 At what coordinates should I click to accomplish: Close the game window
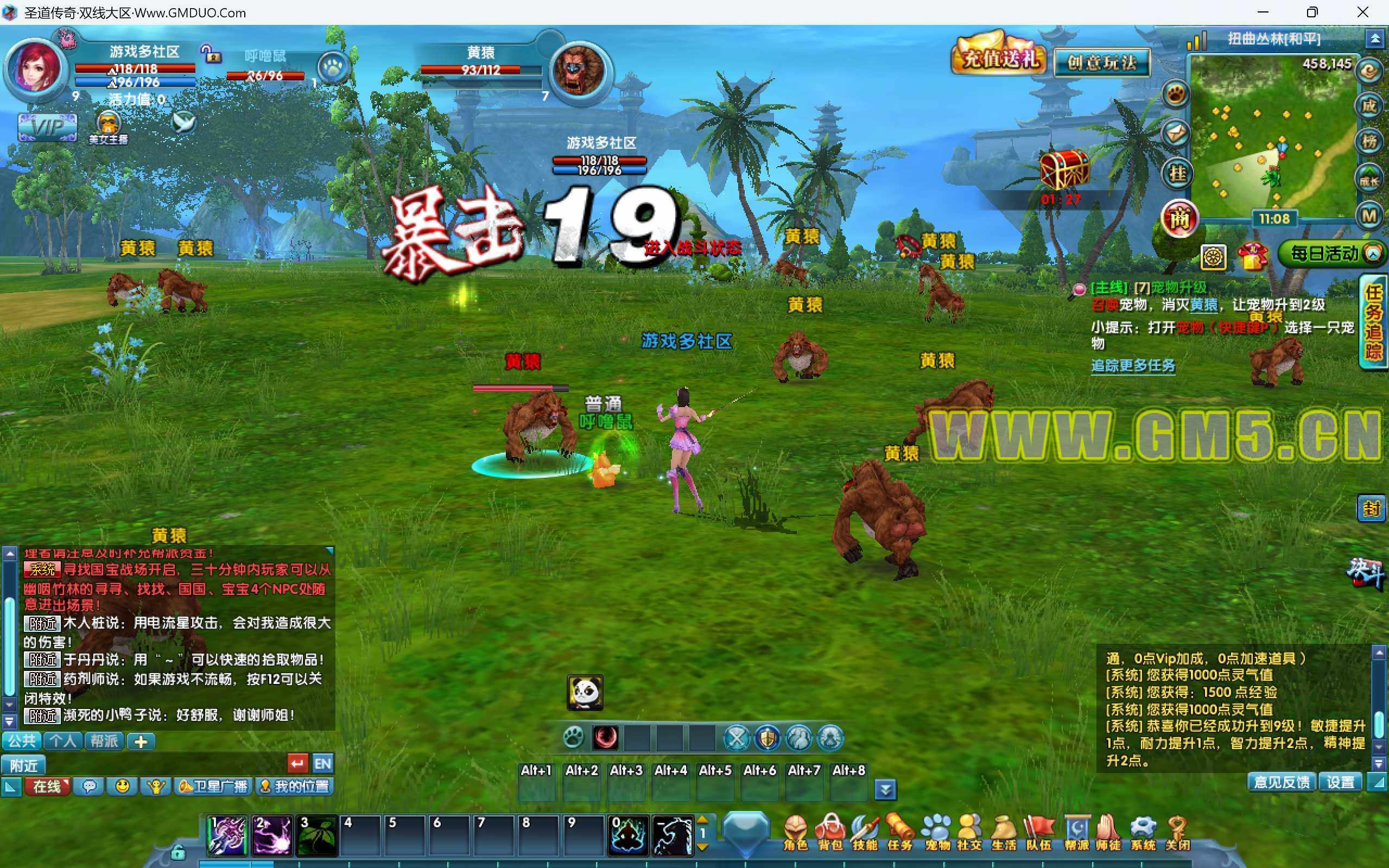point(1362,12)
